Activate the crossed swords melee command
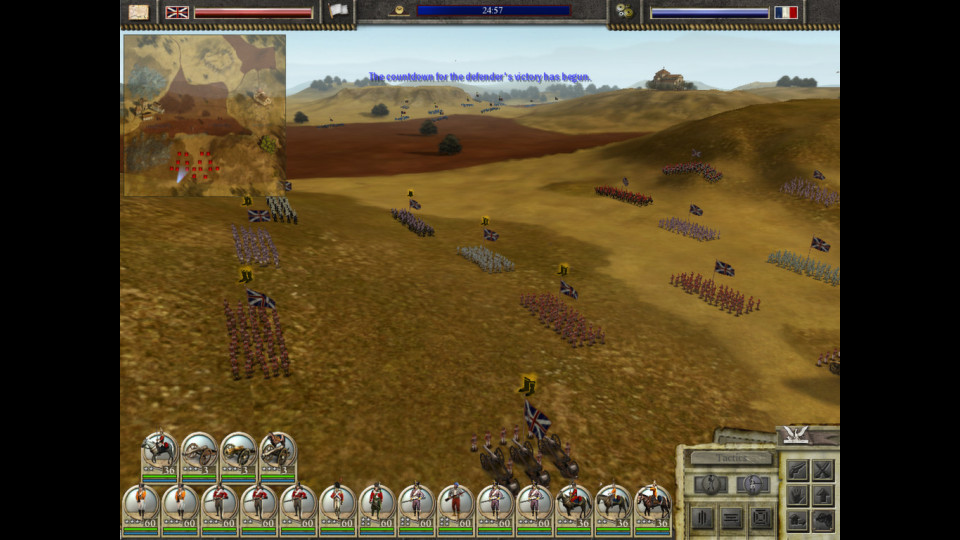Image resolution: width=960 pixels, height=540 pixels. click(823, 470)
